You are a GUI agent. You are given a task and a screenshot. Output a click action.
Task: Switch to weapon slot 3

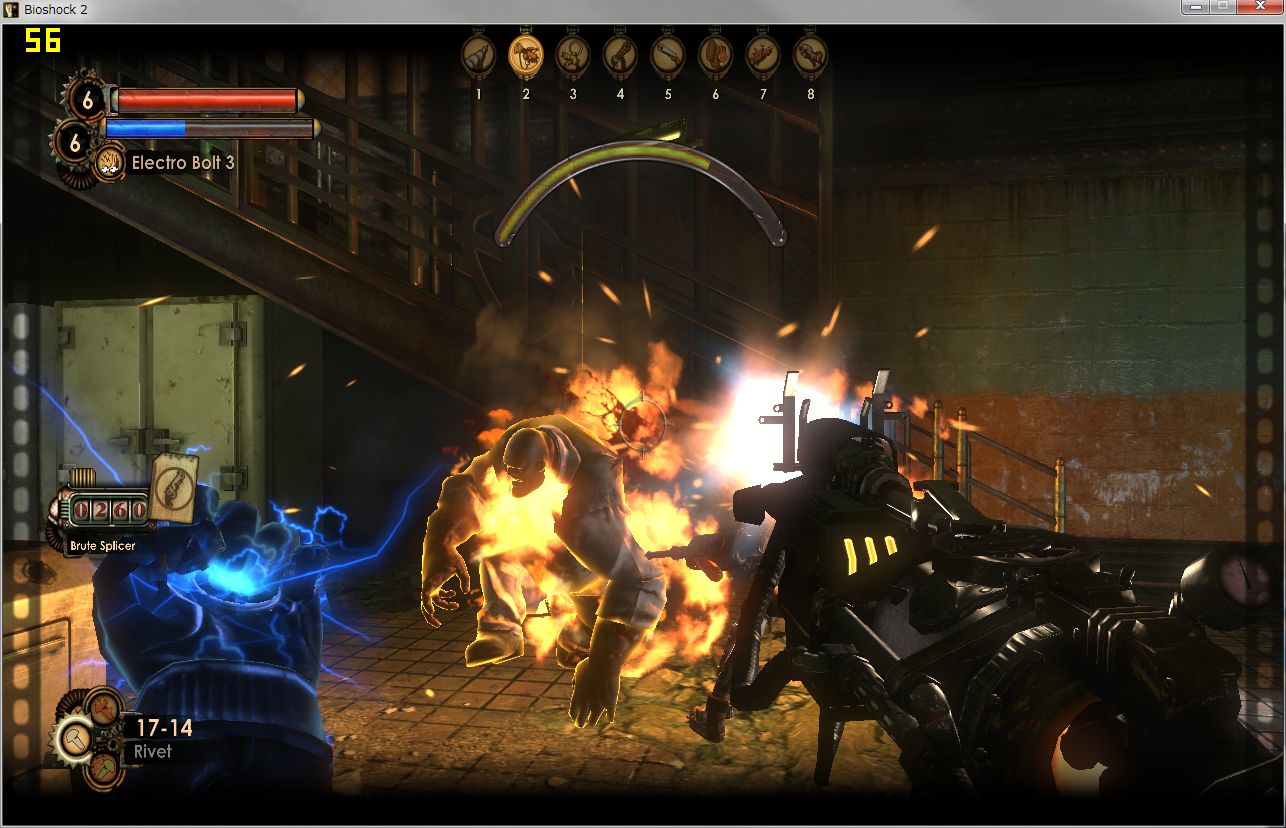click(x=573, y=54)
